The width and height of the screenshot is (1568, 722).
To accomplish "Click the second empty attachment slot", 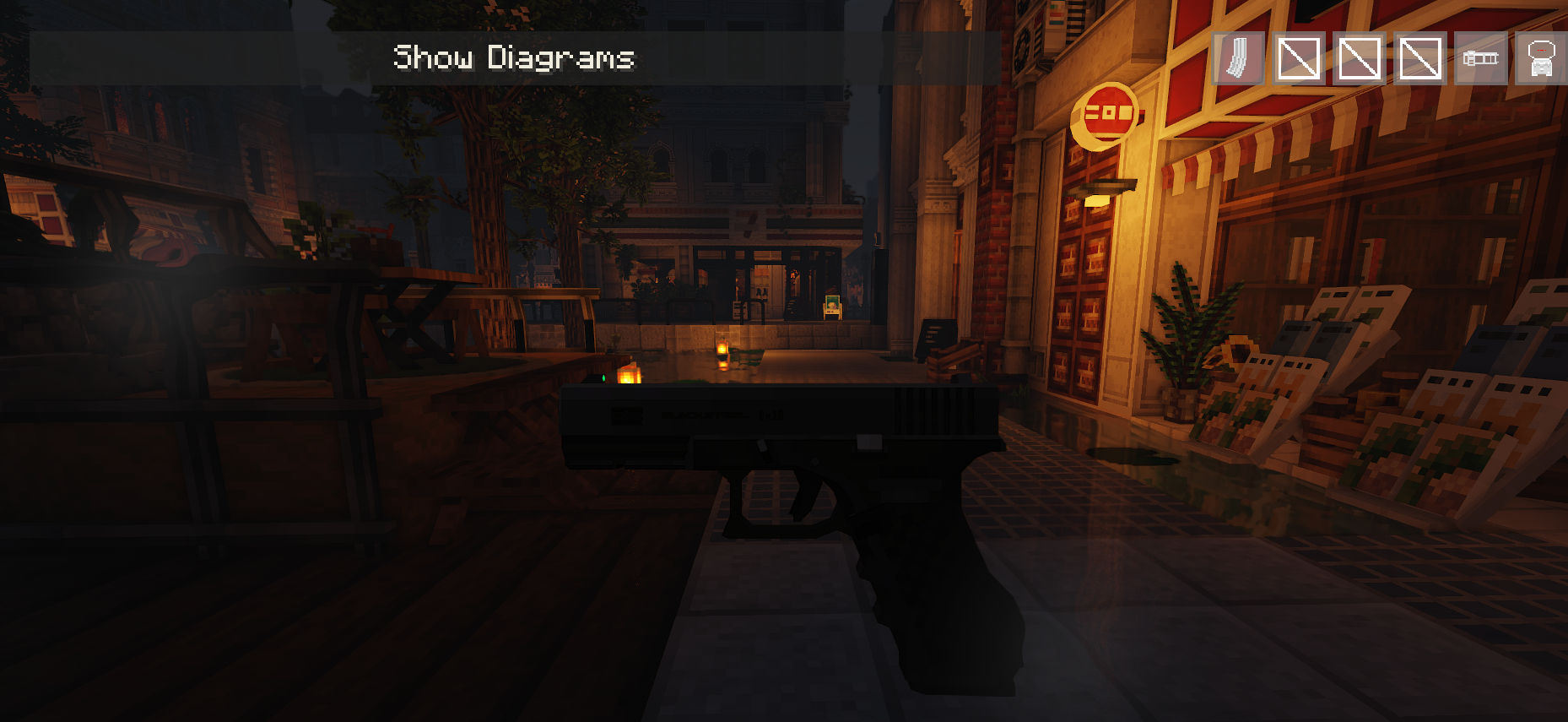I will coord(1358,57).
